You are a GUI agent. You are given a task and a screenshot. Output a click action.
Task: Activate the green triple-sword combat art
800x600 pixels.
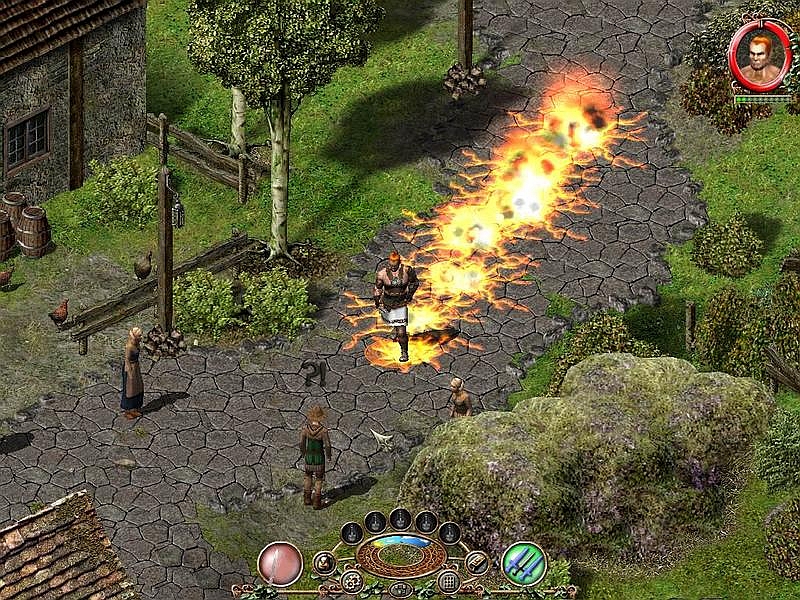pyautogui.click(x=523, y=563)
